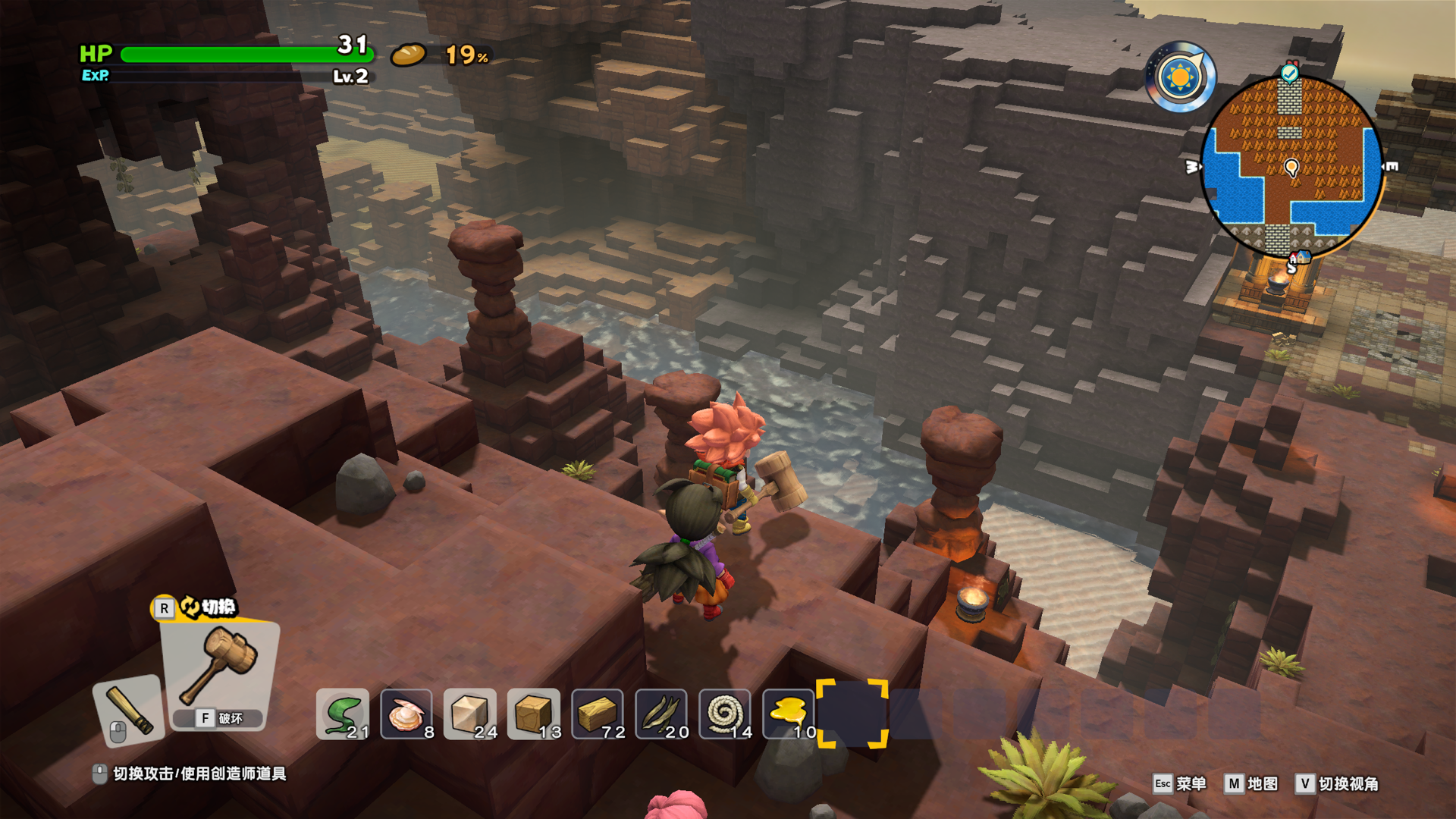
Task: Click the bread hunger icon
Action: [x=409, y=55]
